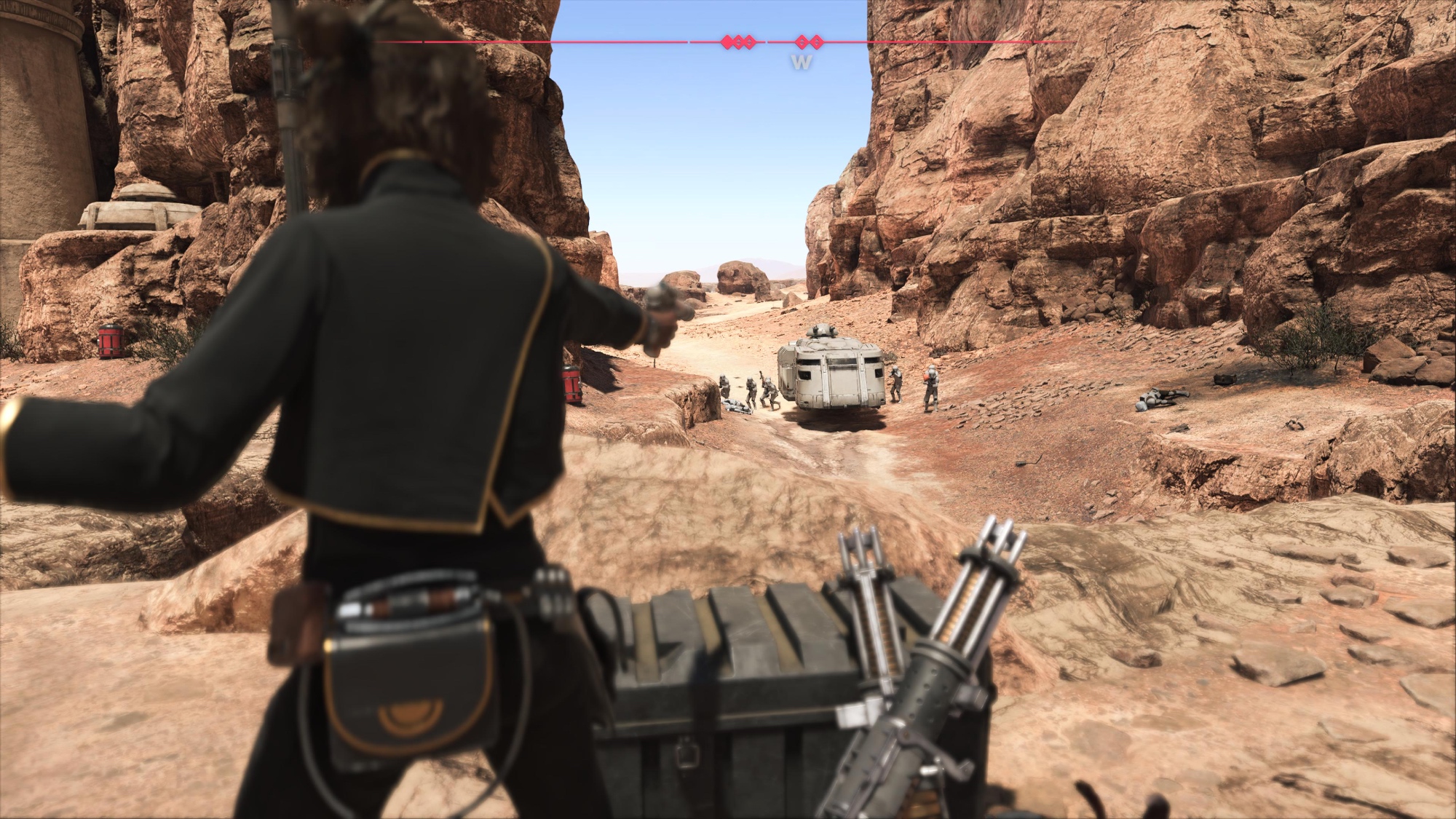Click the W heading letter on the compass
The height and width of the screenshot is (819, 1456).
(802, 63)
